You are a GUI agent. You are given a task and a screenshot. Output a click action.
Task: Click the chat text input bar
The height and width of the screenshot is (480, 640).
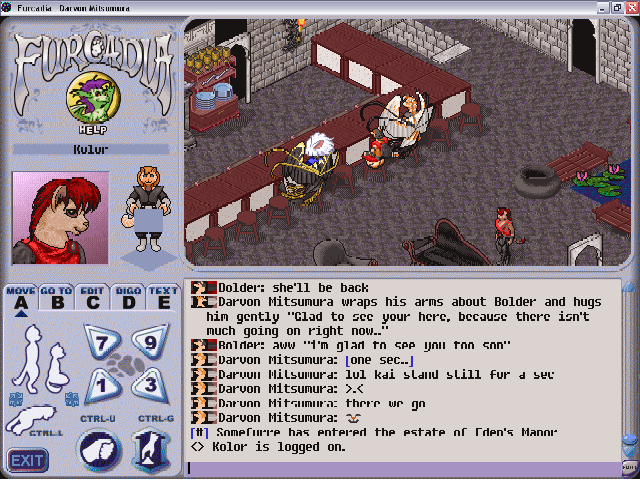(400, 467)
